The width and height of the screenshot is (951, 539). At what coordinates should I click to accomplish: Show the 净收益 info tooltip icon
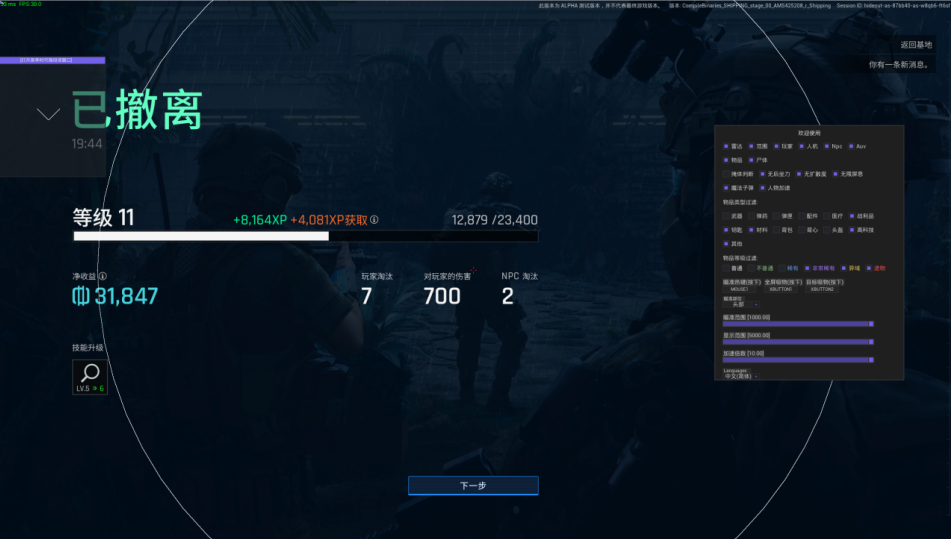[102, 276]
